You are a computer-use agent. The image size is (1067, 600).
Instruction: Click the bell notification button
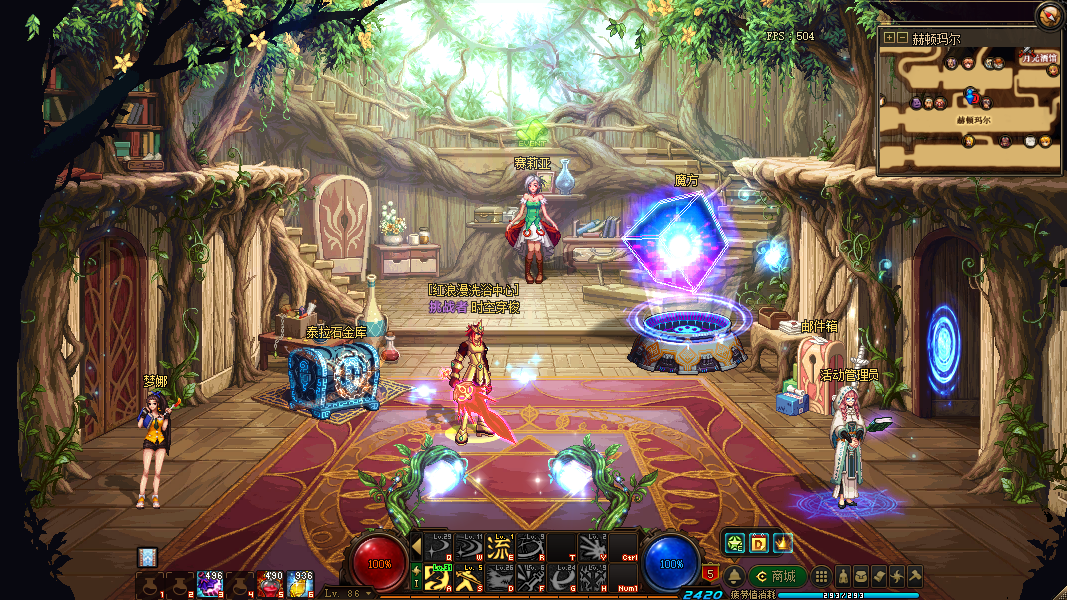point(734,576)
